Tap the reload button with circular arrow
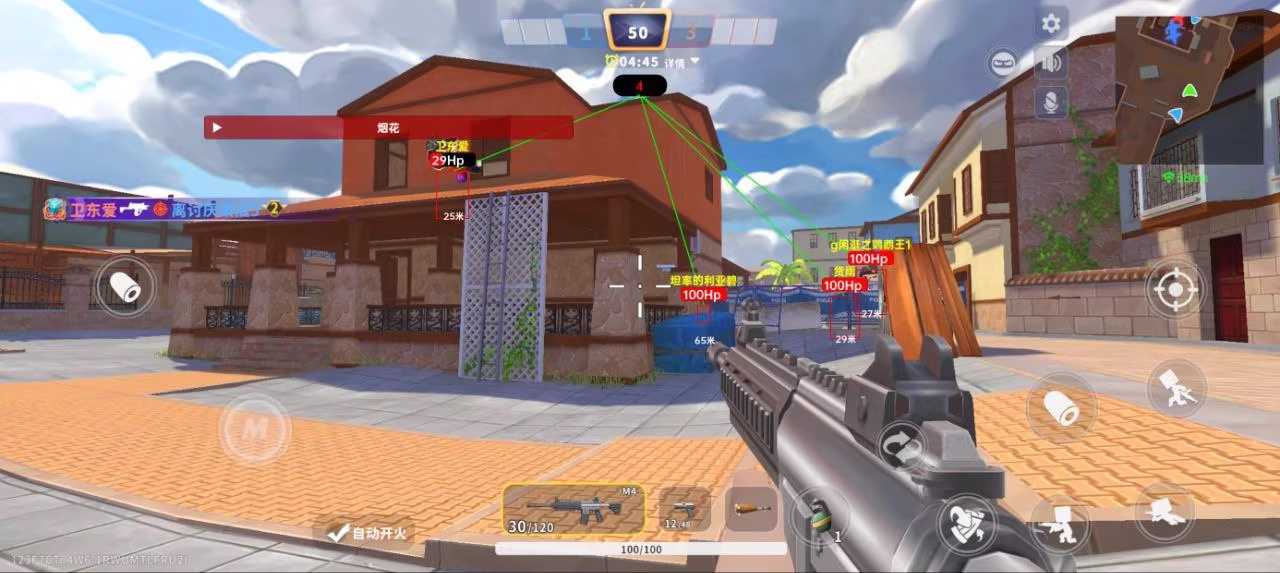This screenshot has width=1280, height=573. point(901,444)
